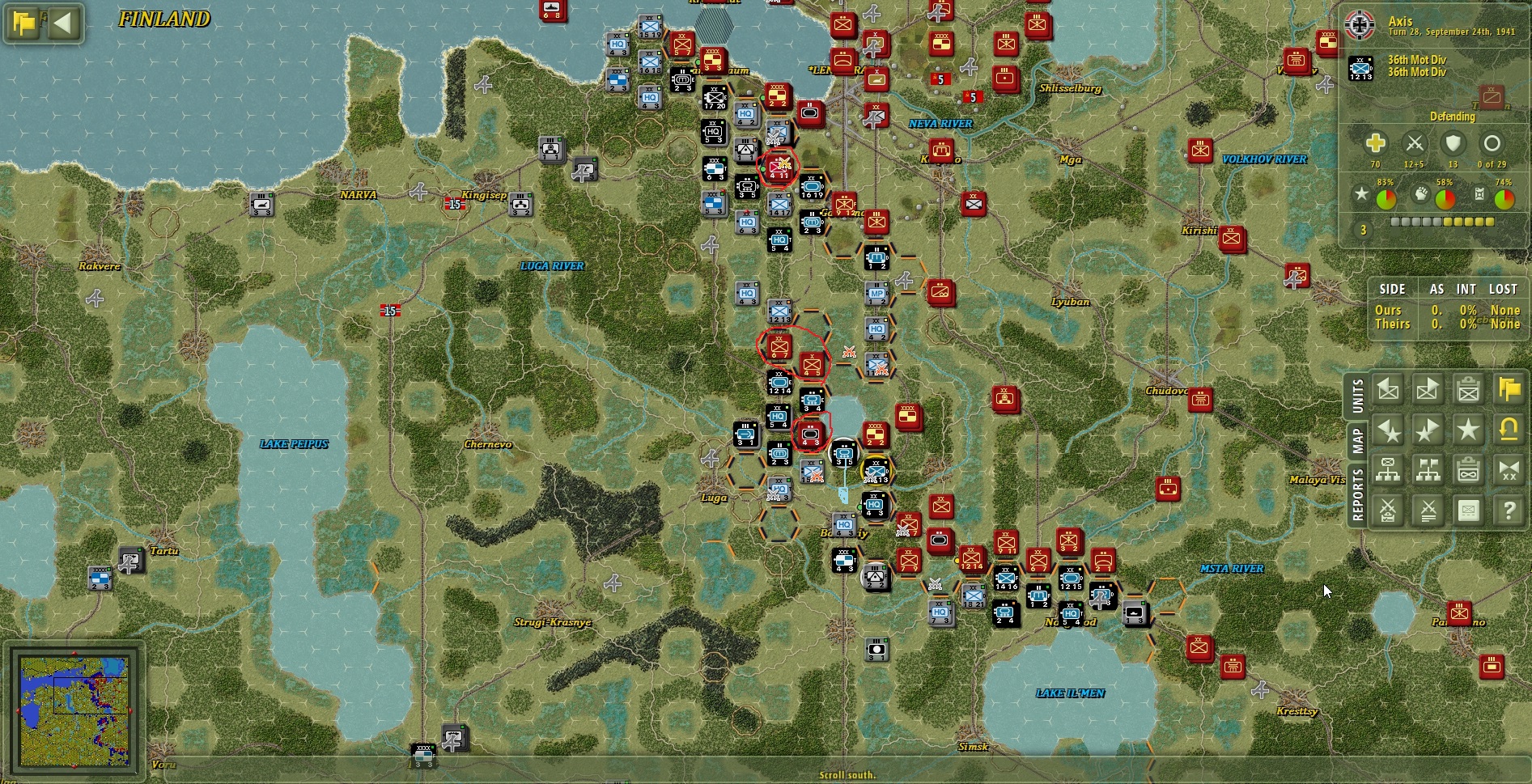The width and height of the screenshot is (1532, 784).
Task: Toggle the supply clipboard display
Action: pos(1466,471)
